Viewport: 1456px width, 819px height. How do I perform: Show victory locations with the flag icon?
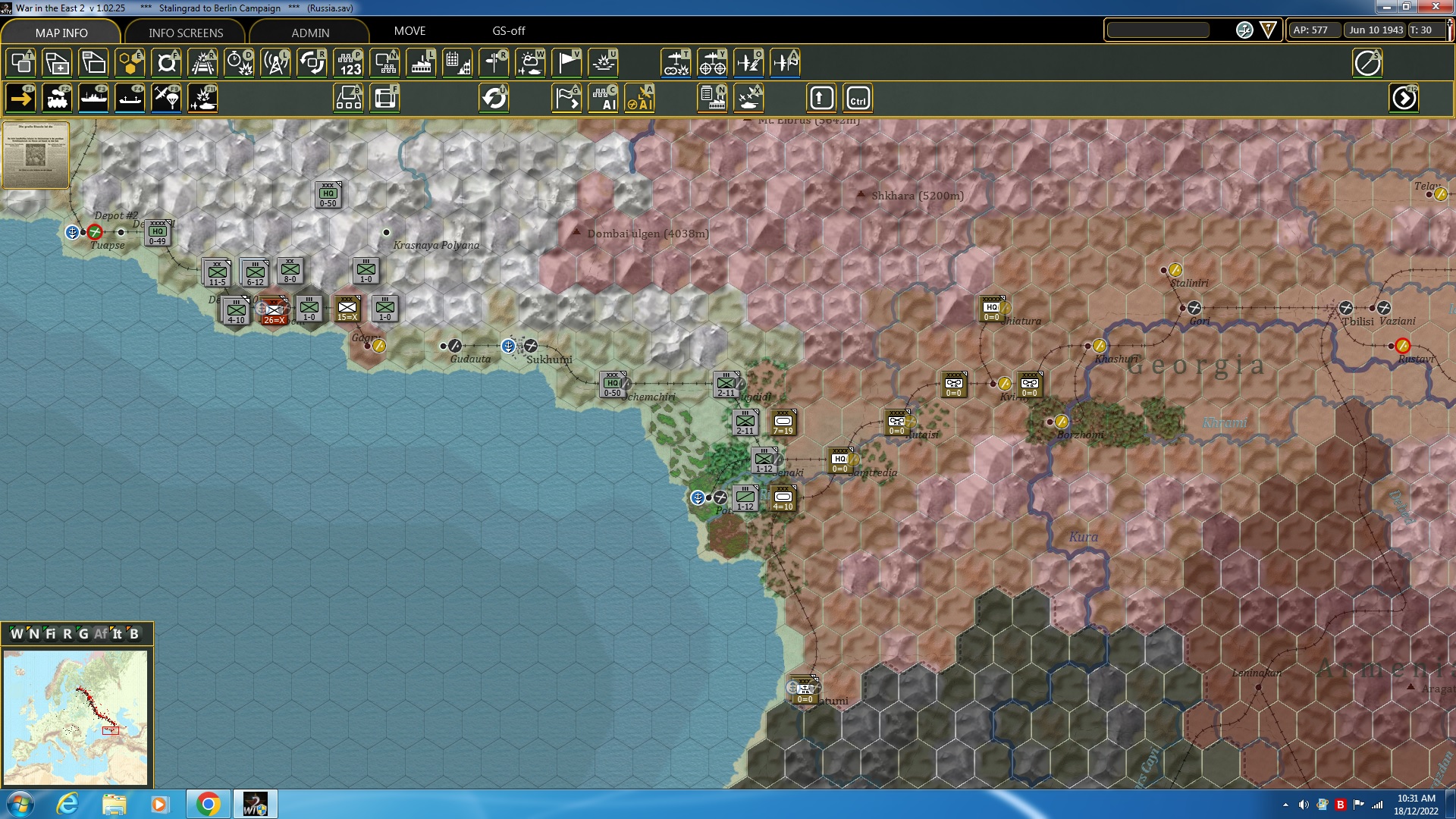[x=566, y=64]
